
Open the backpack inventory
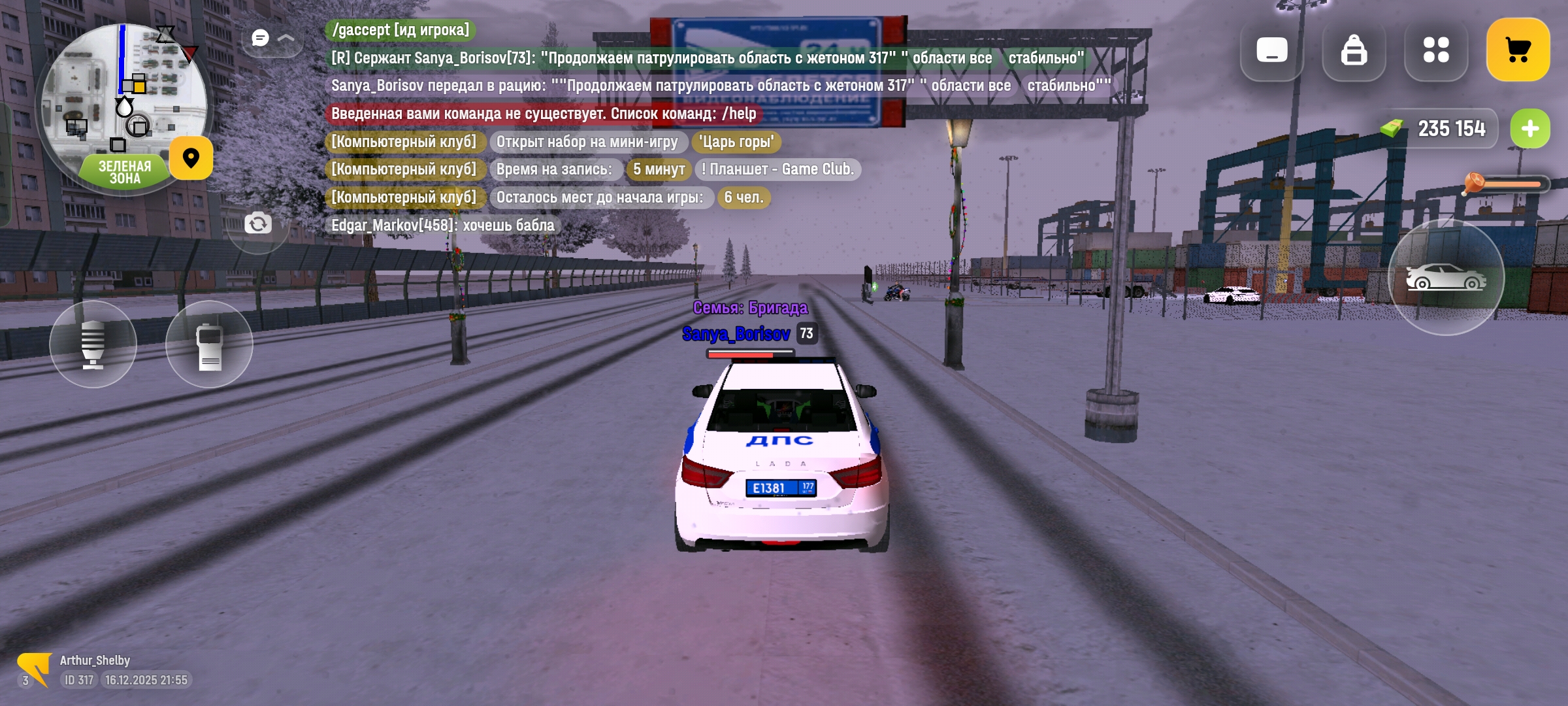[1354, 50]
